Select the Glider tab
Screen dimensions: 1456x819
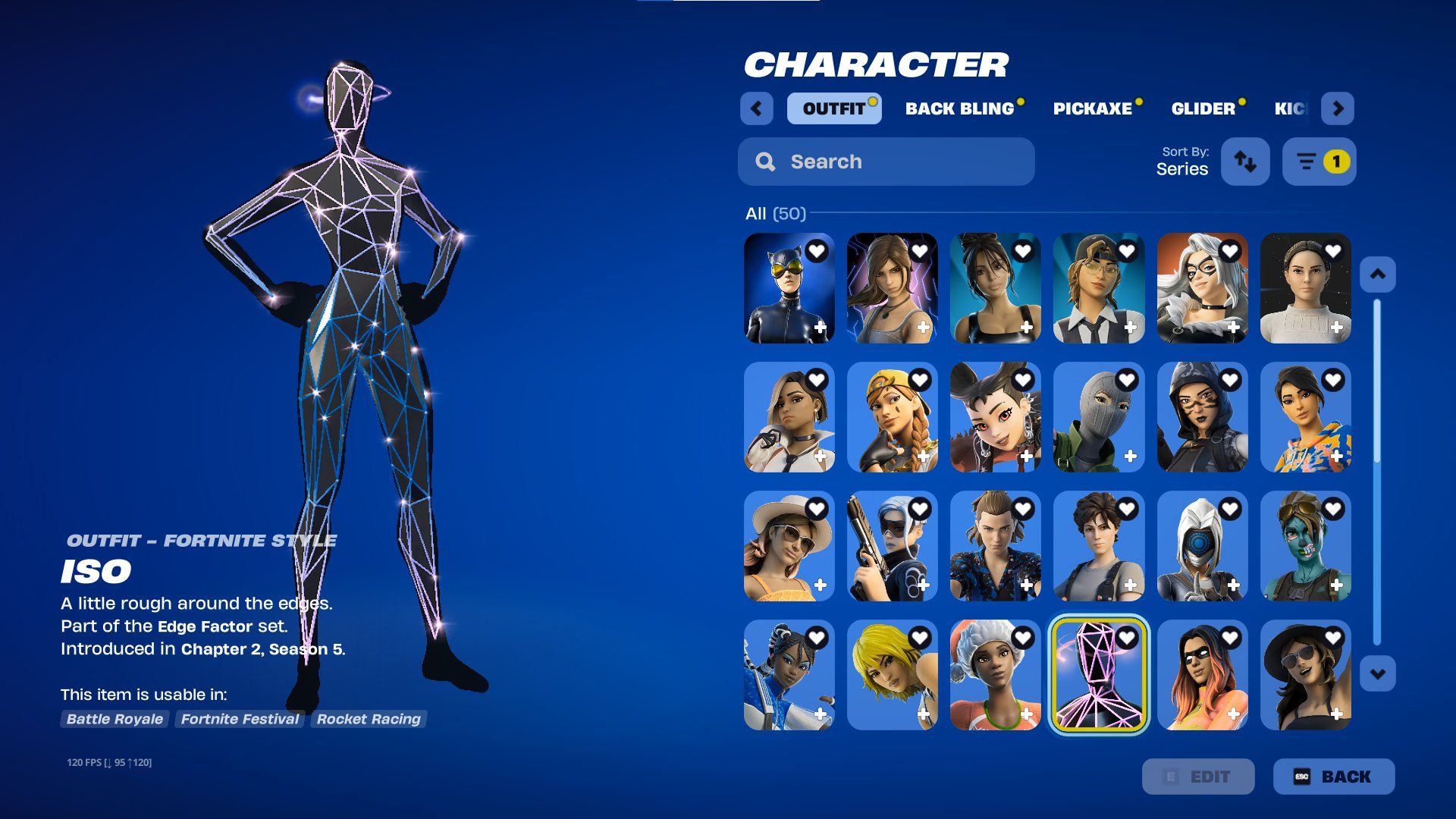point(1203,108)
